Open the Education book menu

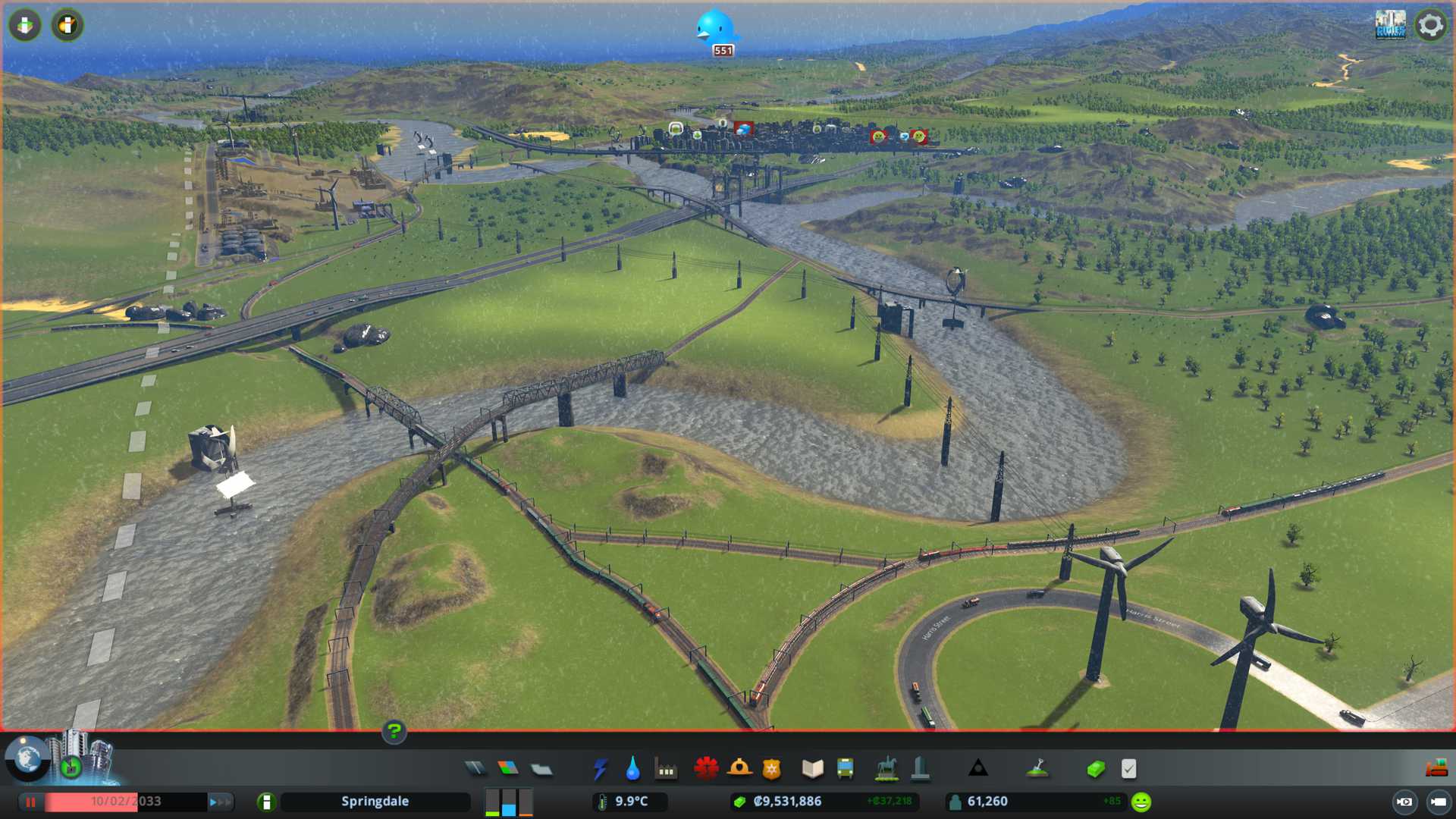(x=812, y=769)
